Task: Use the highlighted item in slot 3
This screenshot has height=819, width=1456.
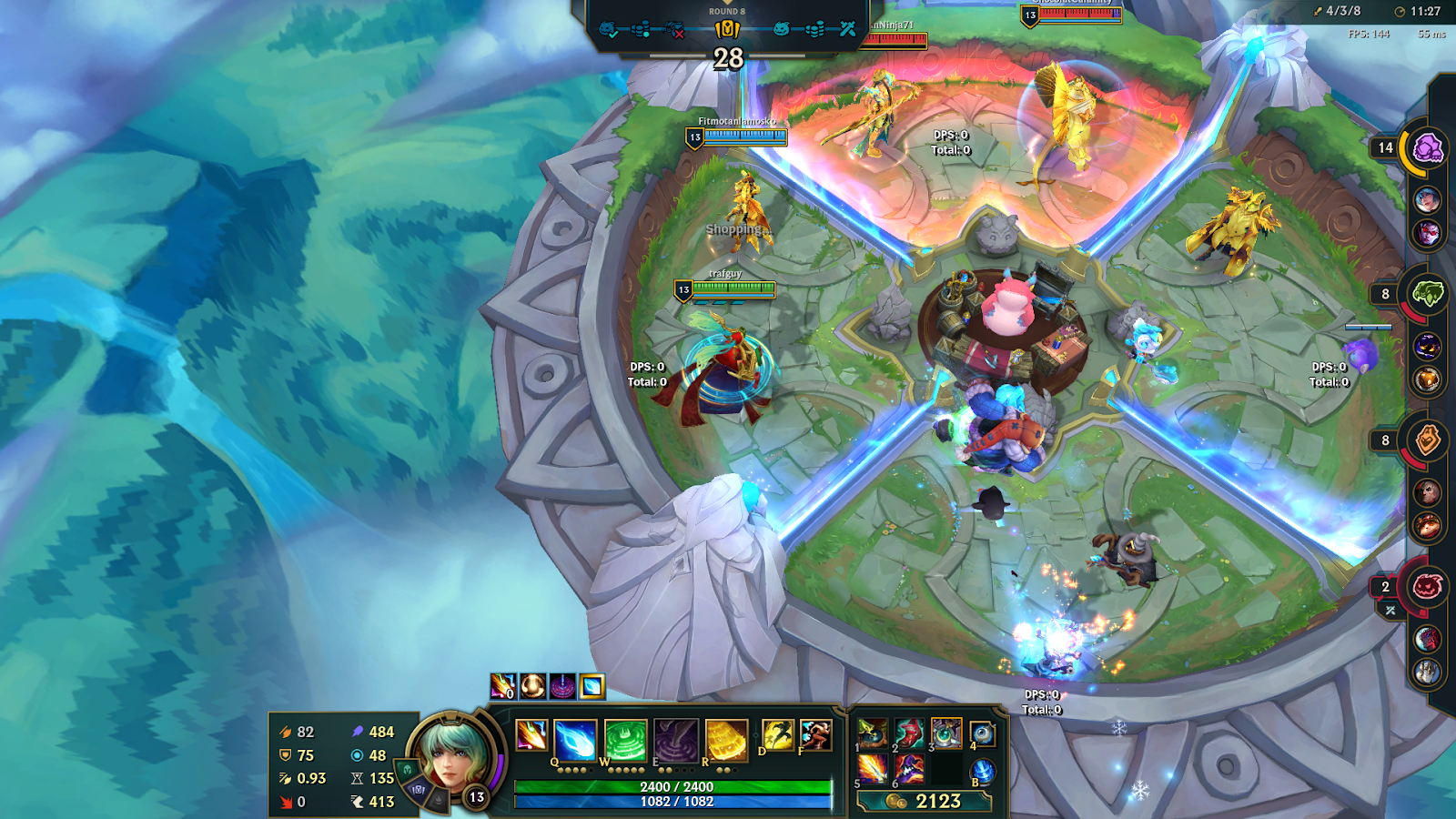Action: pyautogui.click(x=946, y=733)
